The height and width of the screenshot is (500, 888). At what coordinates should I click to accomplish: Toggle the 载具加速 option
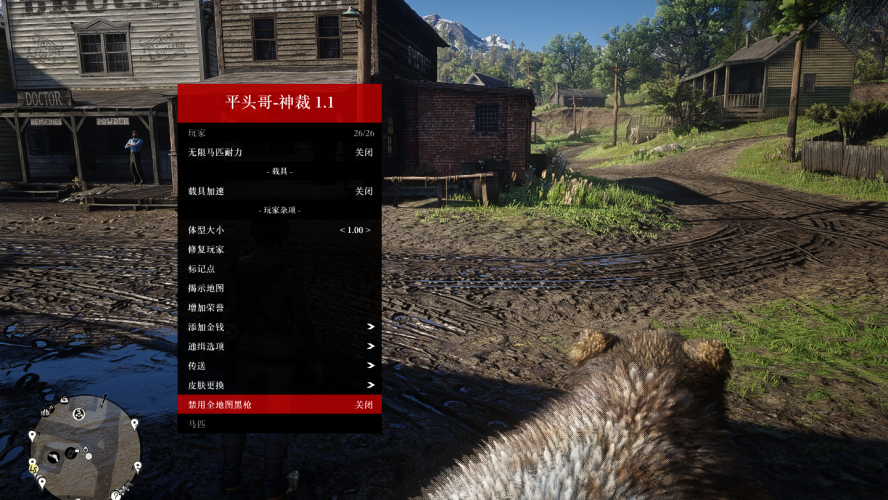279,191
